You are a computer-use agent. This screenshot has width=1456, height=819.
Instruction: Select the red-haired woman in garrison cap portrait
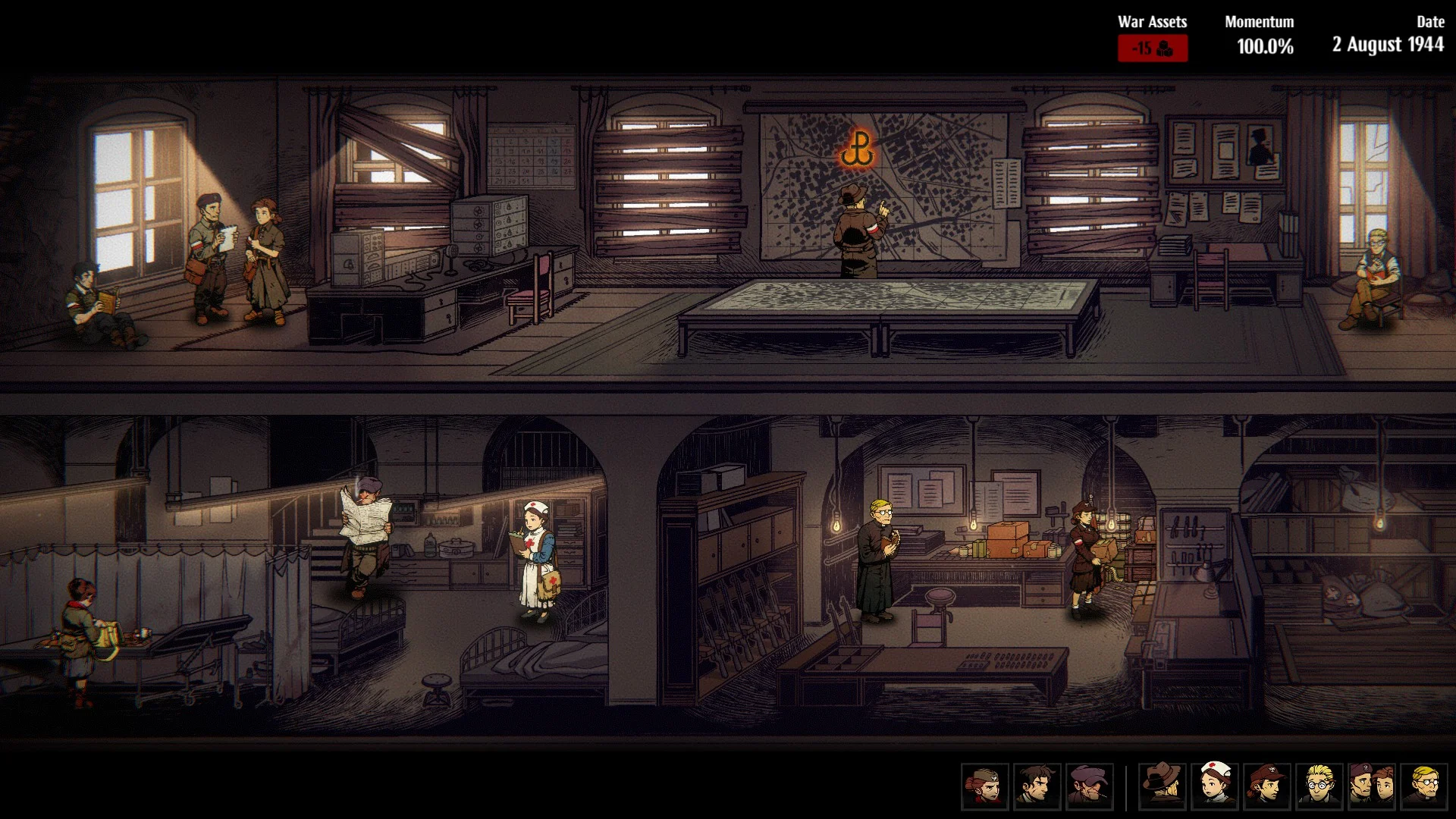coord(984,786)
